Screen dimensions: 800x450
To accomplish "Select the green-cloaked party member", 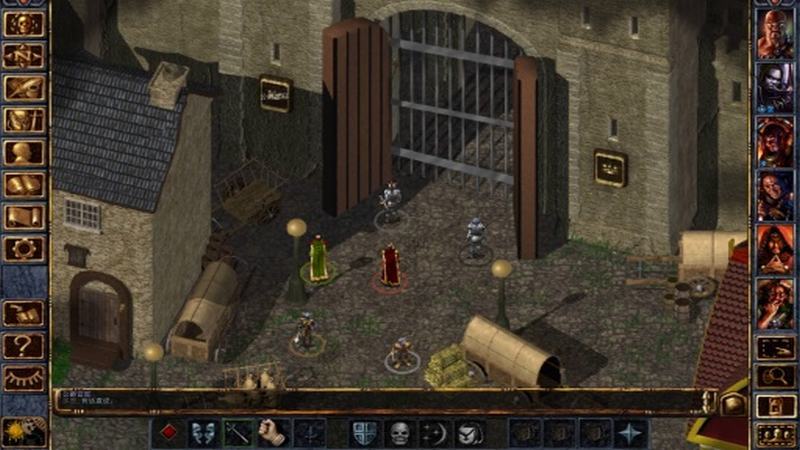I will pyautogui.click(x=318, y=257).
